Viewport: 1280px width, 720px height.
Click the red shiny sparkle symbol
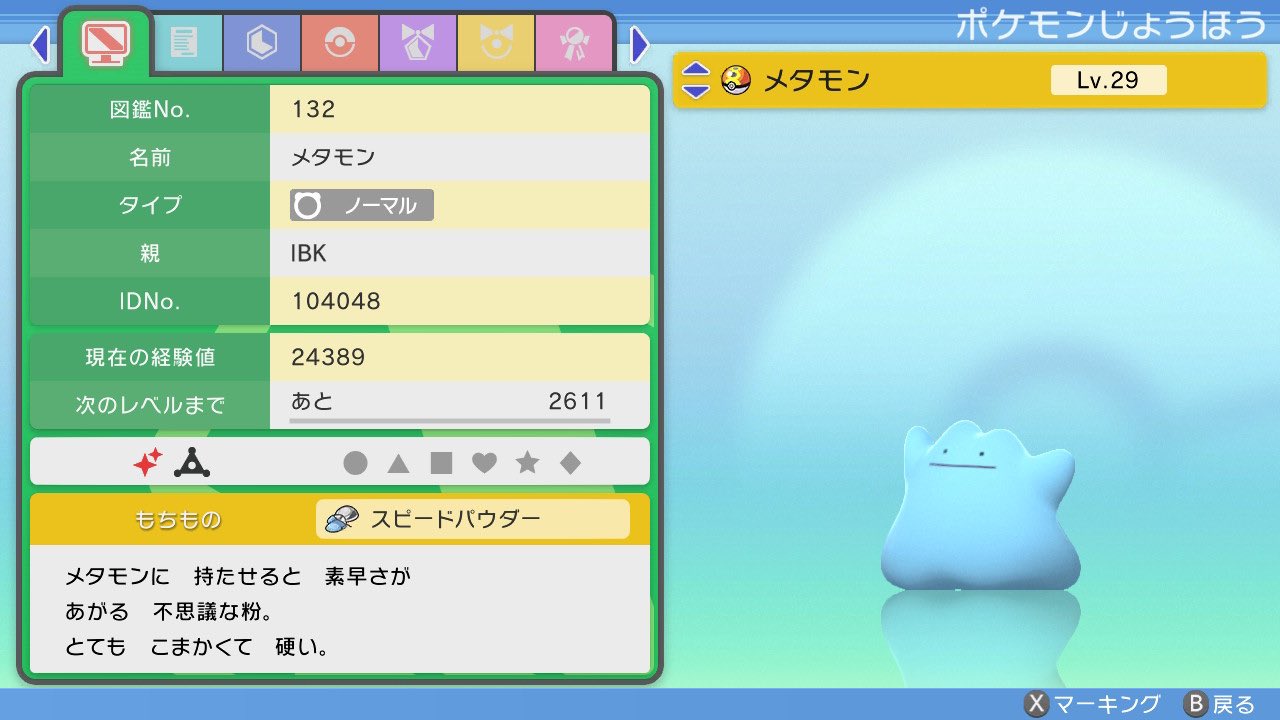[149, 462]
